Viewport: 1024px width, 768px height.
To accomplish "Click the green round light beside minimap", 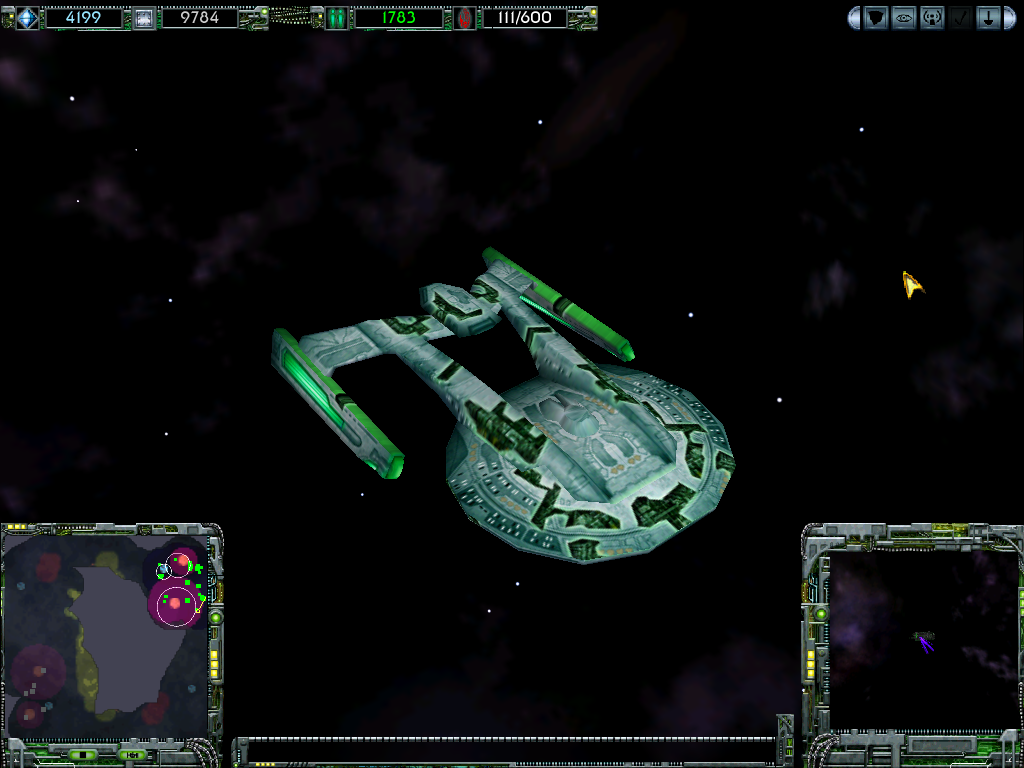I will (x=215, y=618).
